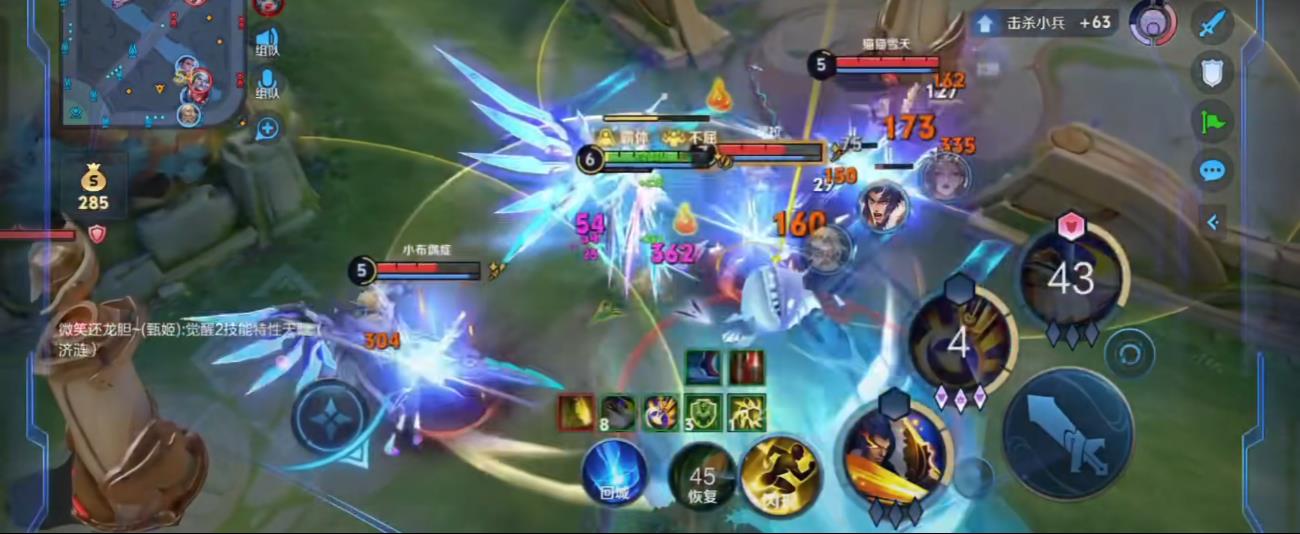Viewport: 1300px width, 534px height.
Task: Cast the golden blade hero skill
Action: (894, 455)
